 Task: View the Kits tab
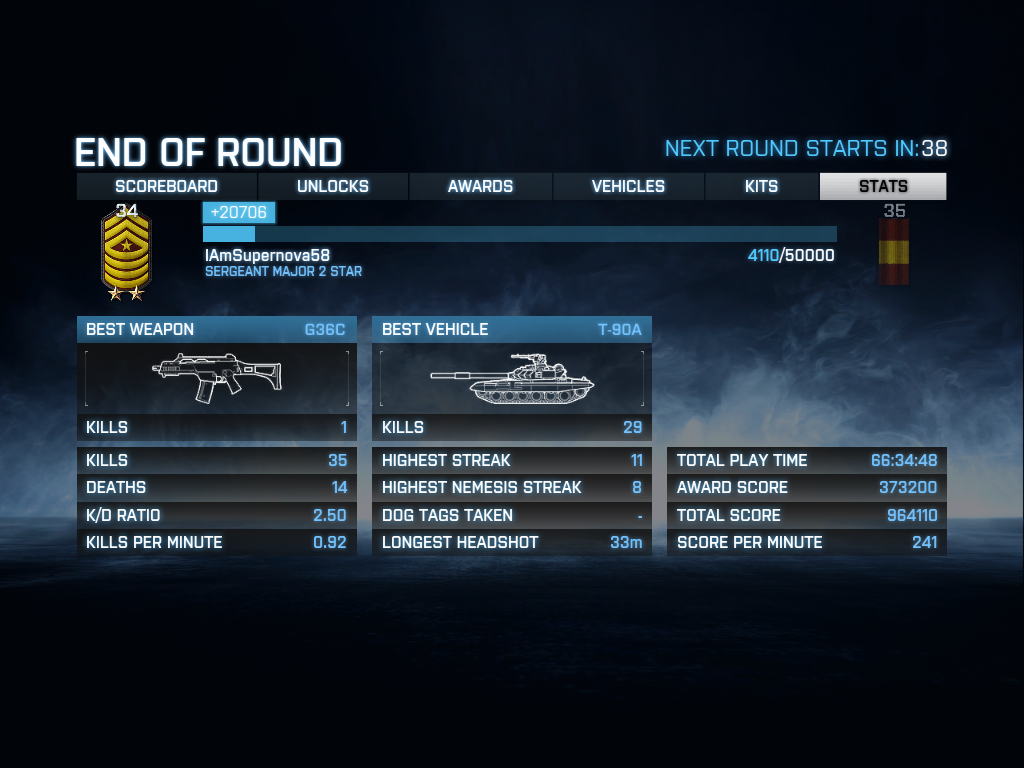(761, 186)
